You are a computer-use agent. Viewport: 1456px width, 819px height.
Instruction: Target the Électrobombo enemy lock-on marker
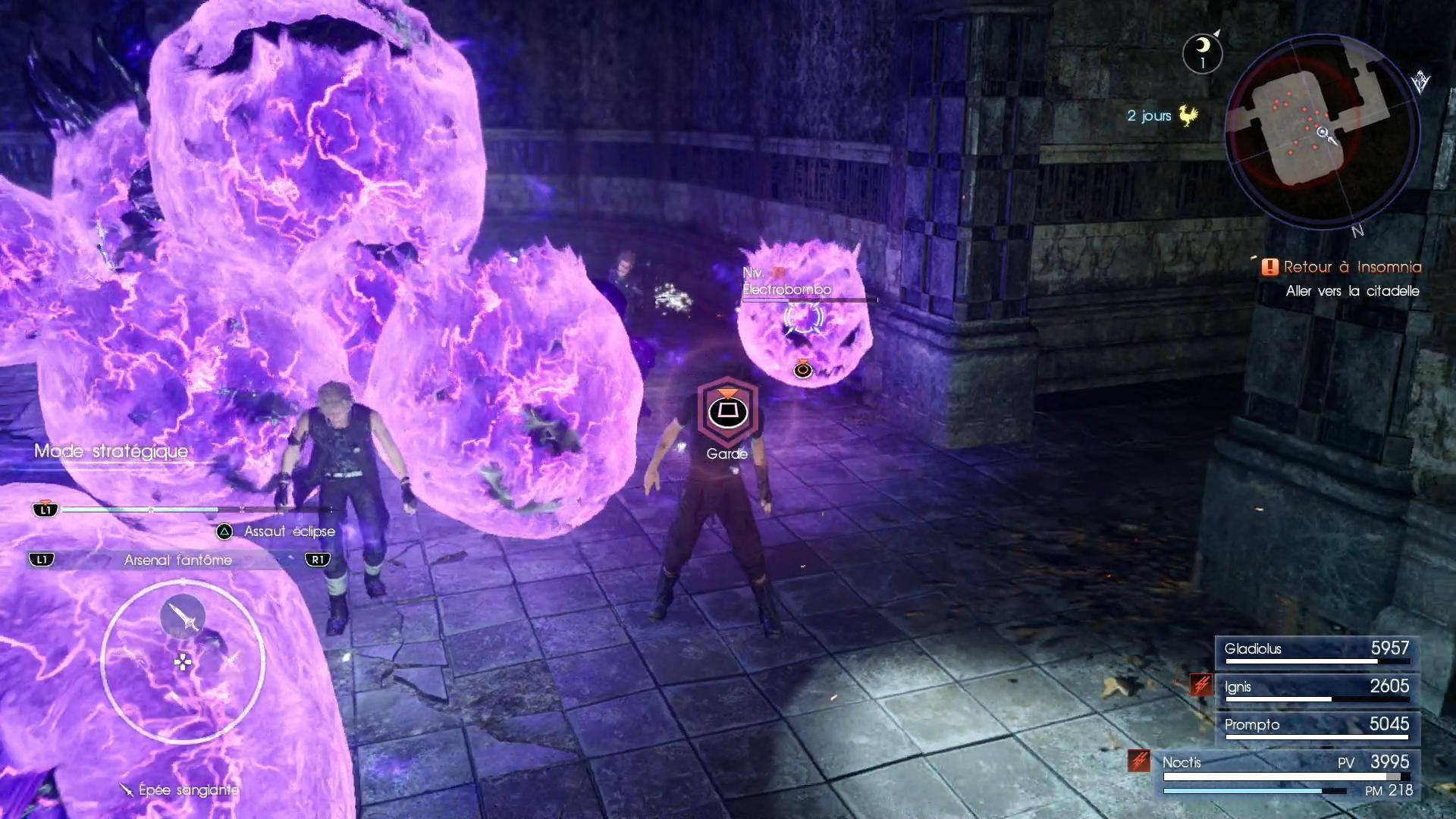803,318
